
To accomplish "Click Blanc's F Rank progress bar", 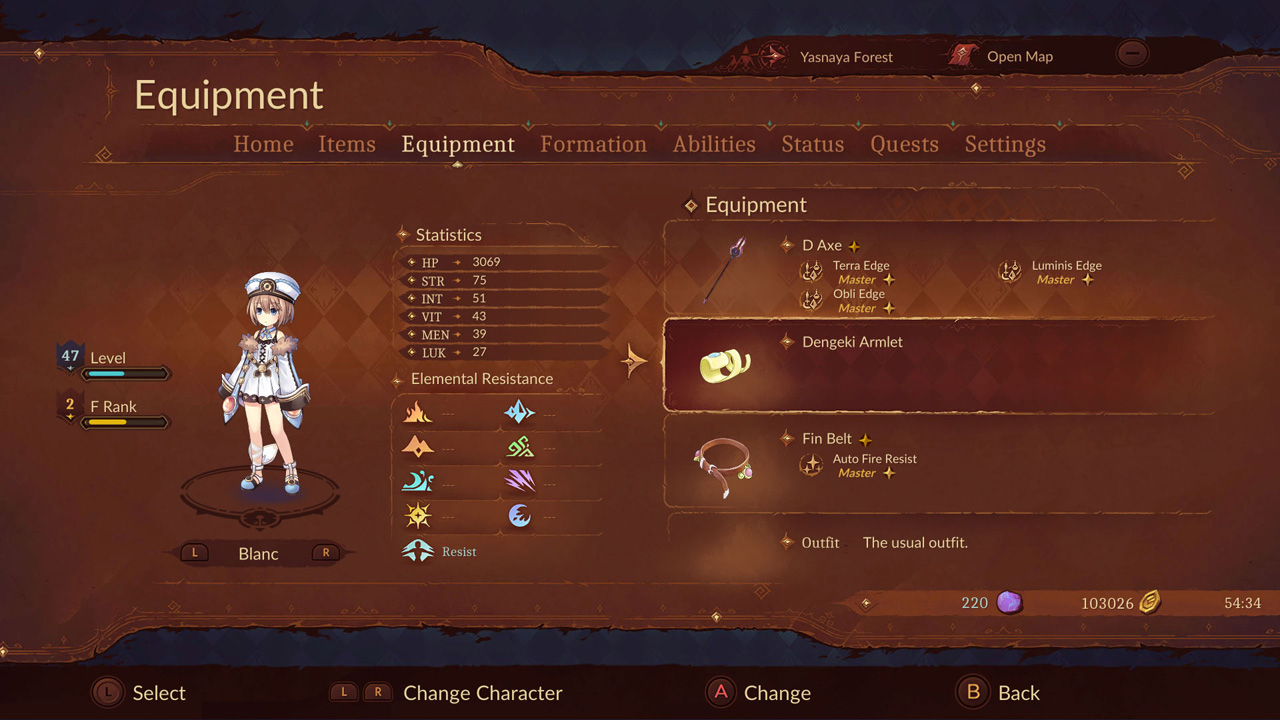I will click(125, 422).
